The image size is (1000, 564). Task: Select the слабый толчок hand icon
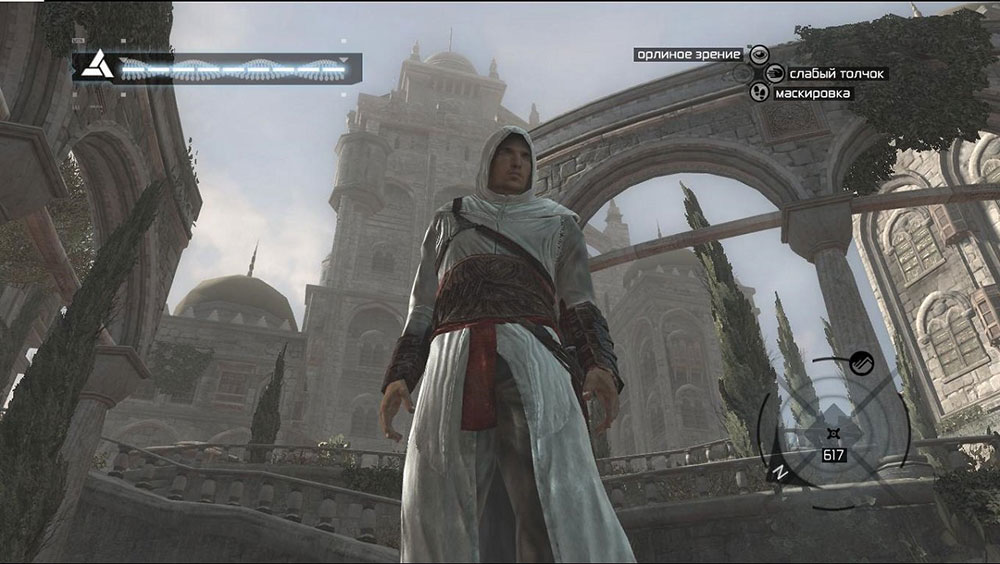[x=775, y=73]
